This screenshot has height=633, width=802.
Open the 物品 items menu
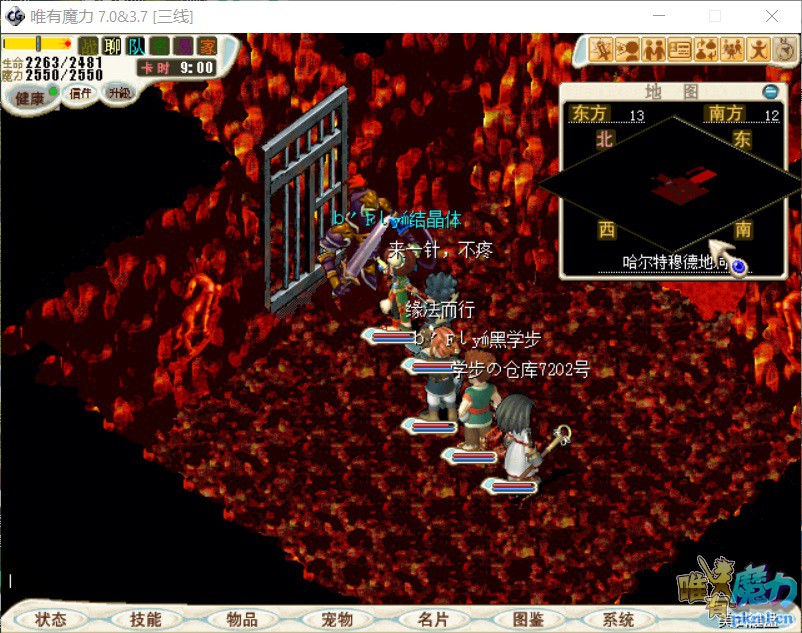[x=242, y=619]
